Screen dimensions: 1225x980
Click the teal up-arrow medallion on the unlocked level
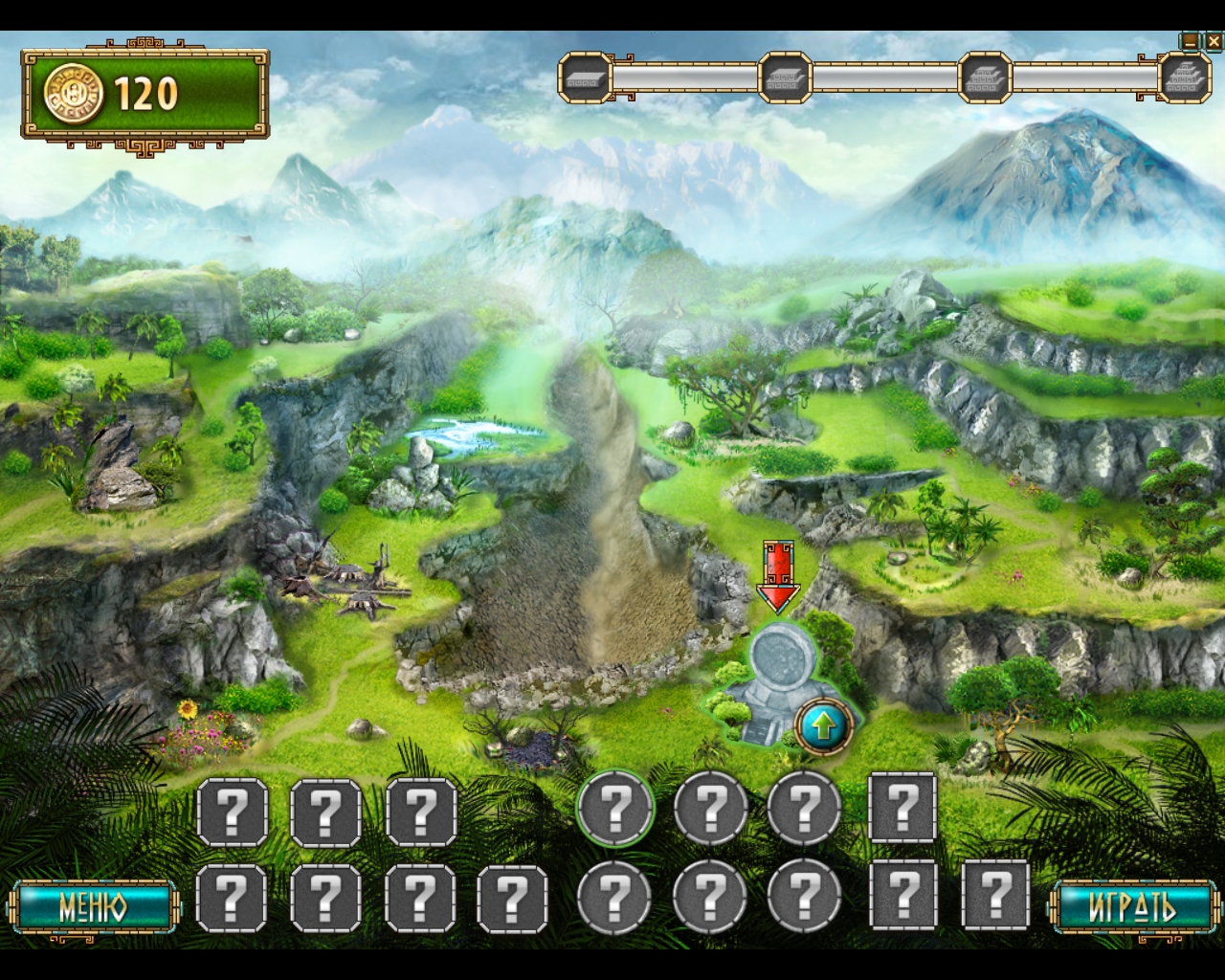pos(821,726)
